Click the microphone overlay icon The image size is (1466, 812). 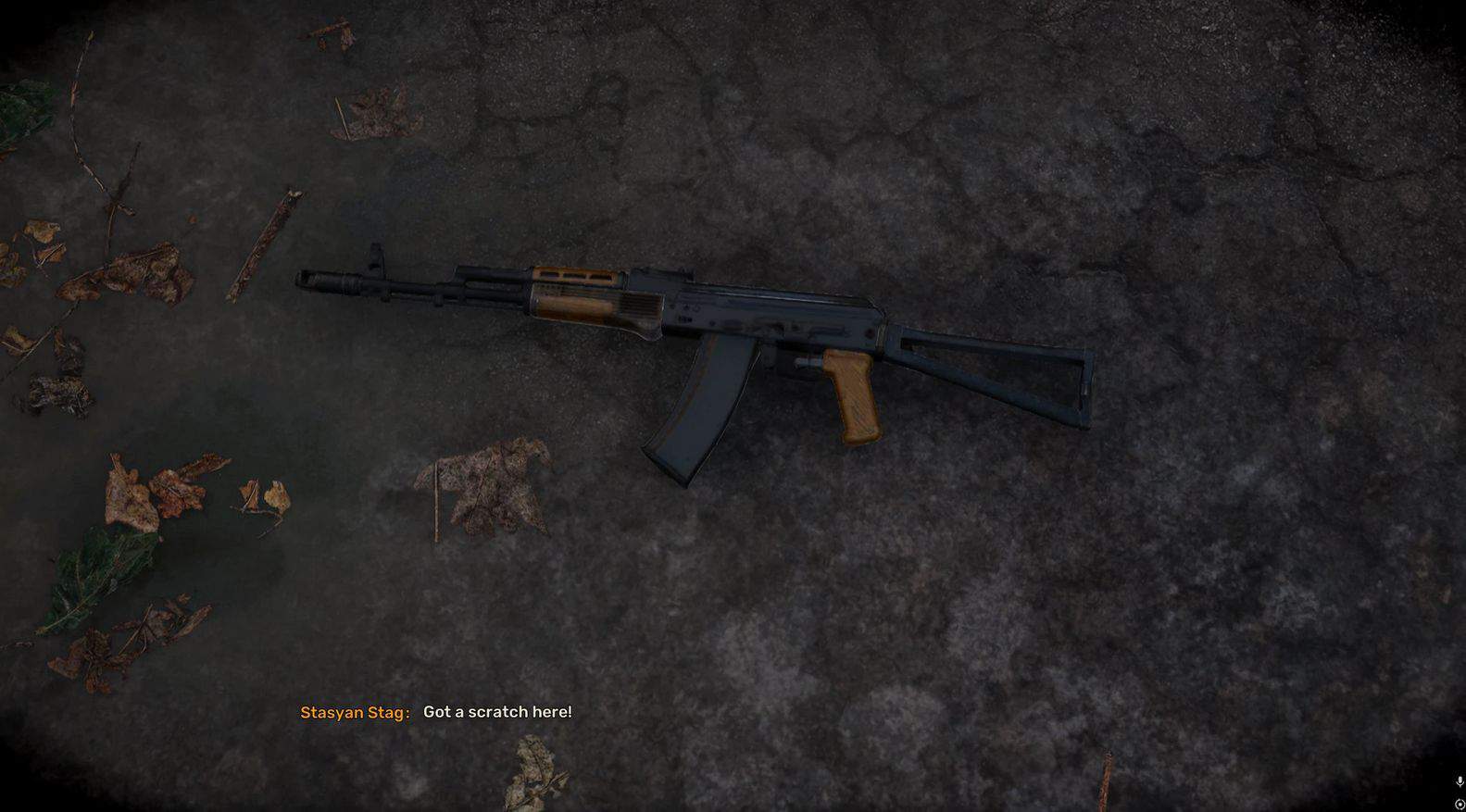point(1460,782)
